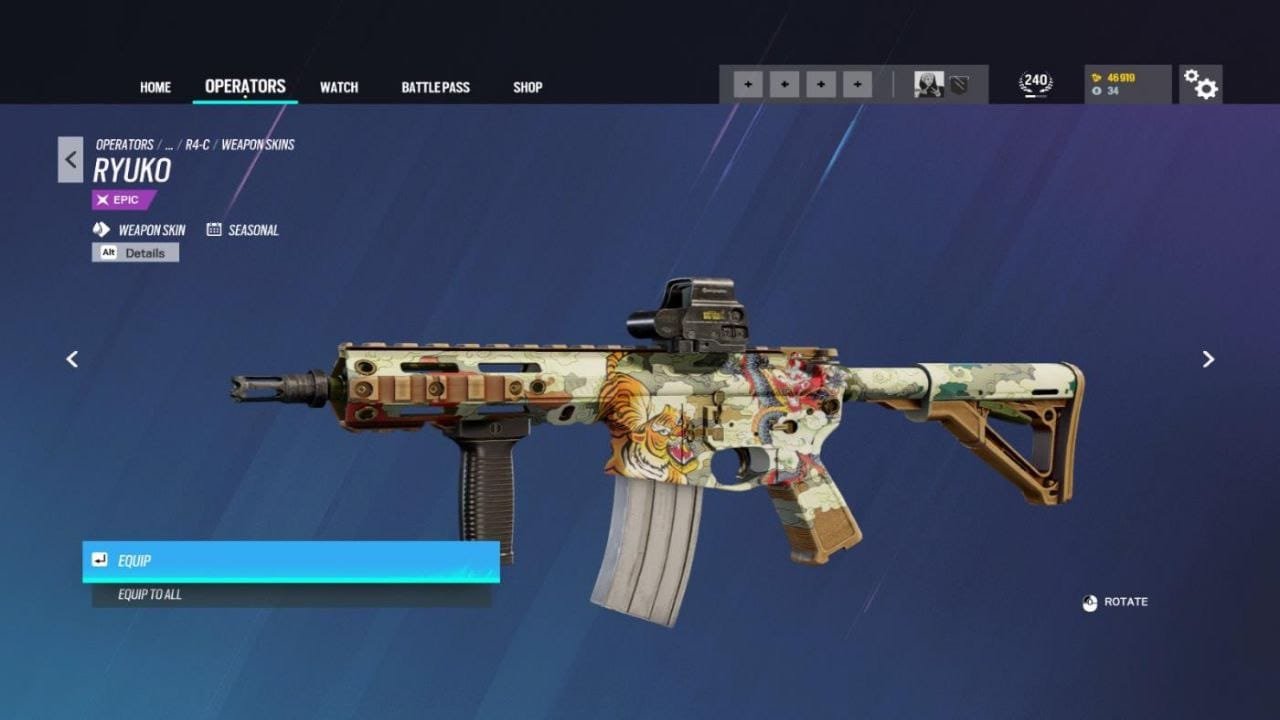Viewport: 1280px width, 720px height.
Task: View the next weapon skin
Action: [x=1208, y=359]
